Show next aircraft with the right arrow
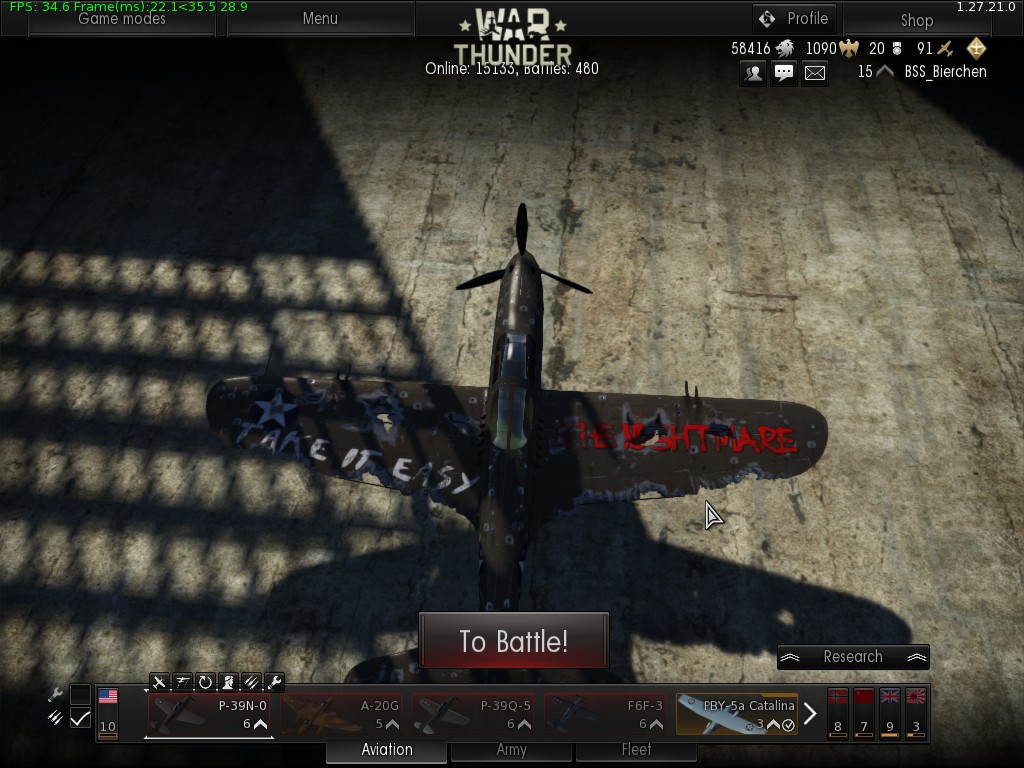 point(810,714)
